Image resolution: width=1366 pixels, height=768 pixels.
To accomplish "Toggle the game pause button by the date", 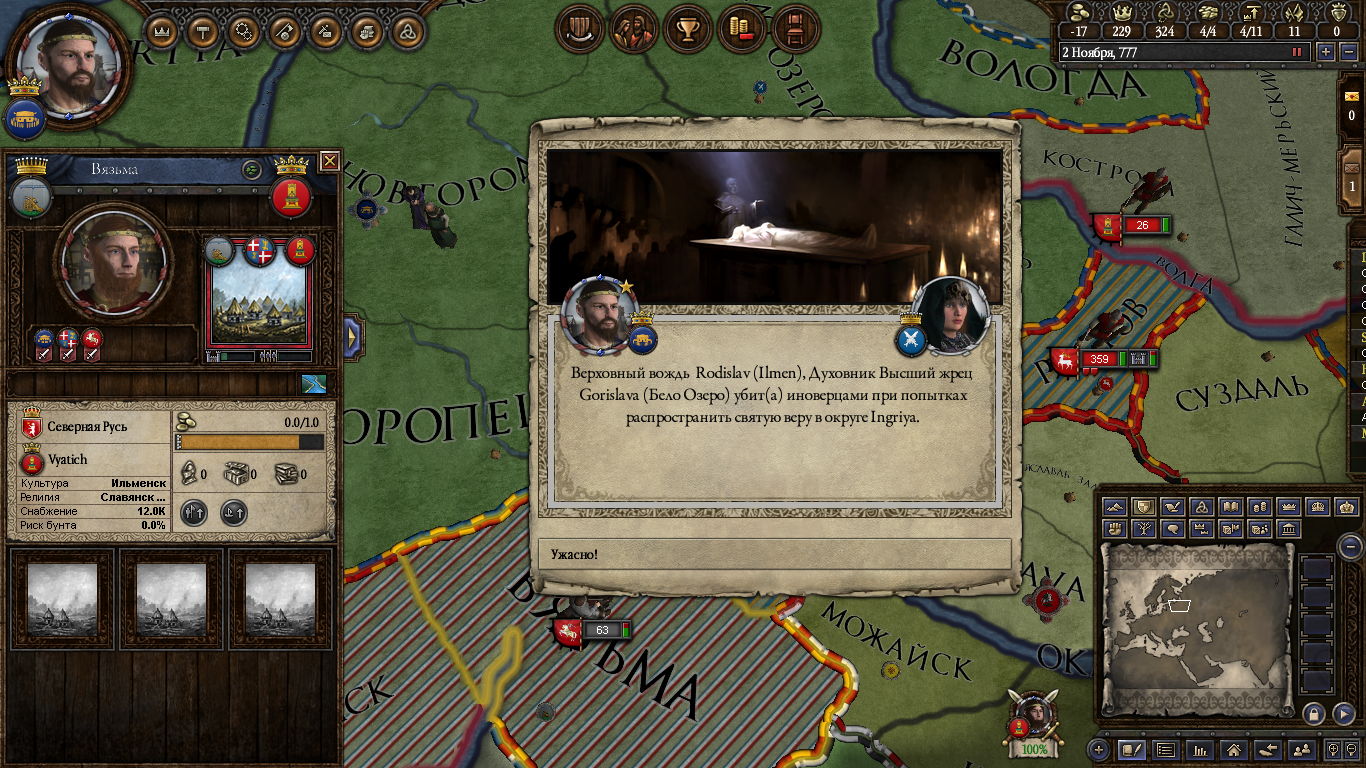I will (x=1298, y=52).
